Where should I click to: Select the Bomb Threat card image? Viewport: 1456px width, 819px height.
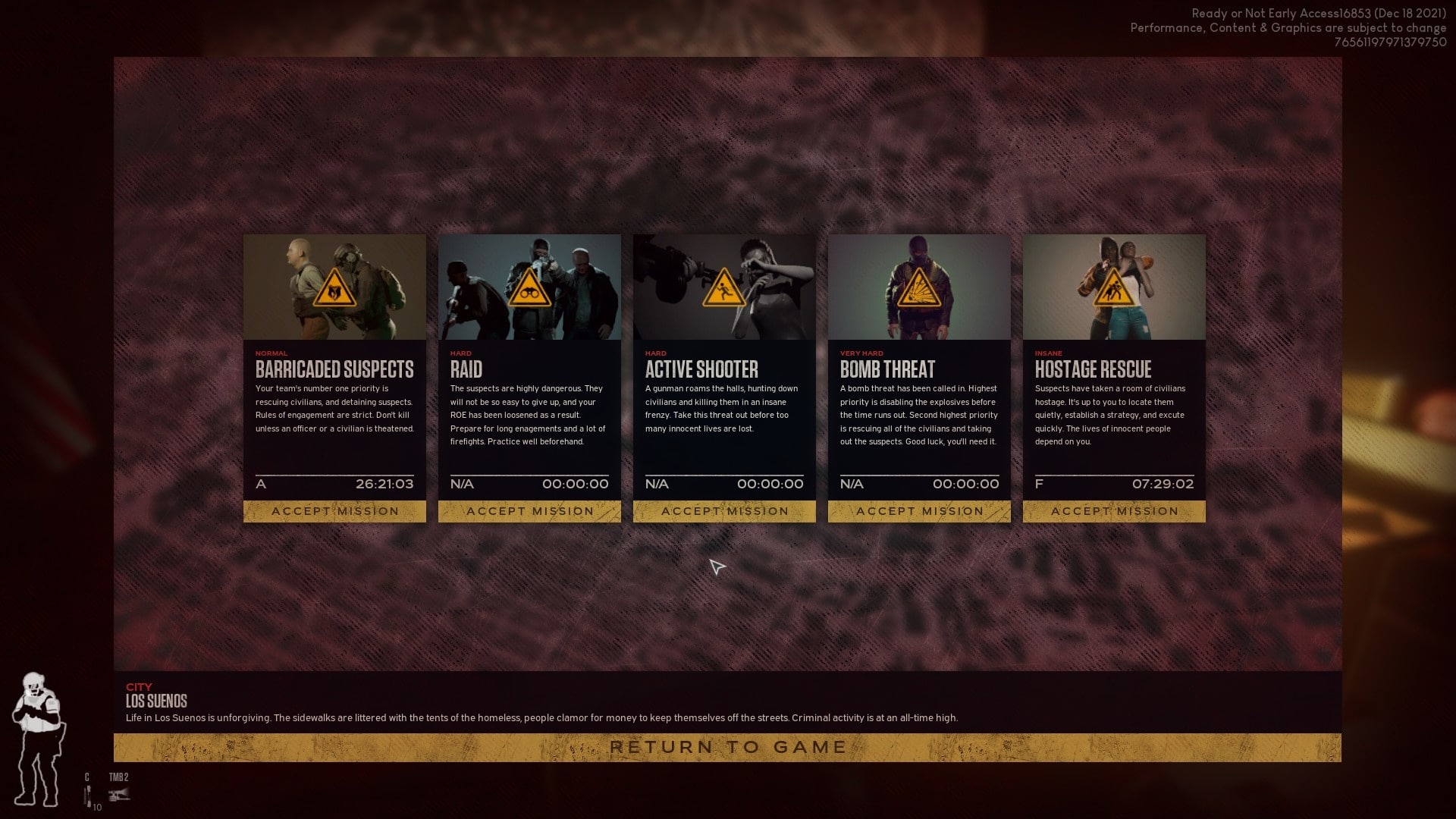(x=919, y=287)
